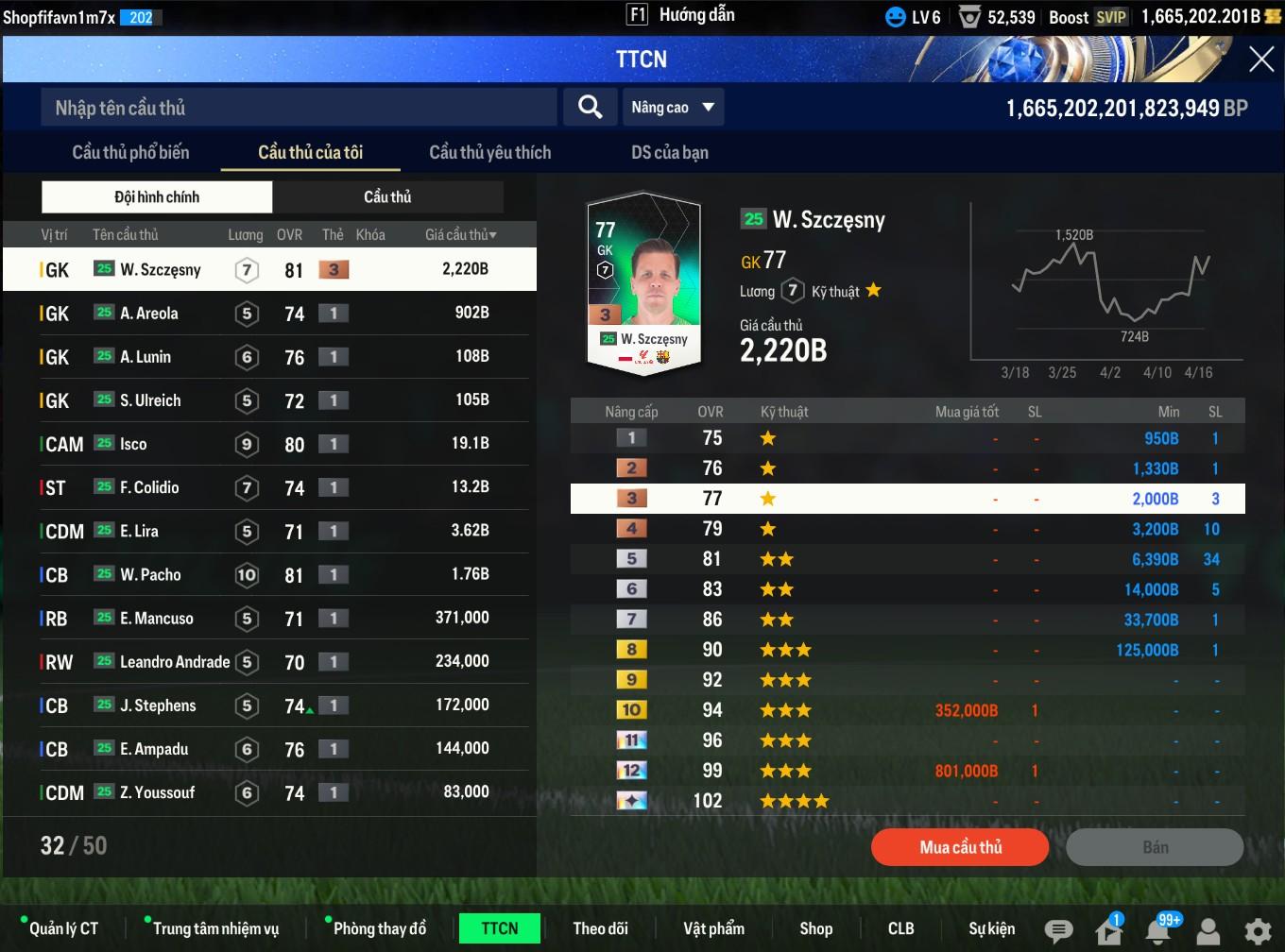
Task: Click the Mua cầu thủ button
Action: [x=960, y=847]
